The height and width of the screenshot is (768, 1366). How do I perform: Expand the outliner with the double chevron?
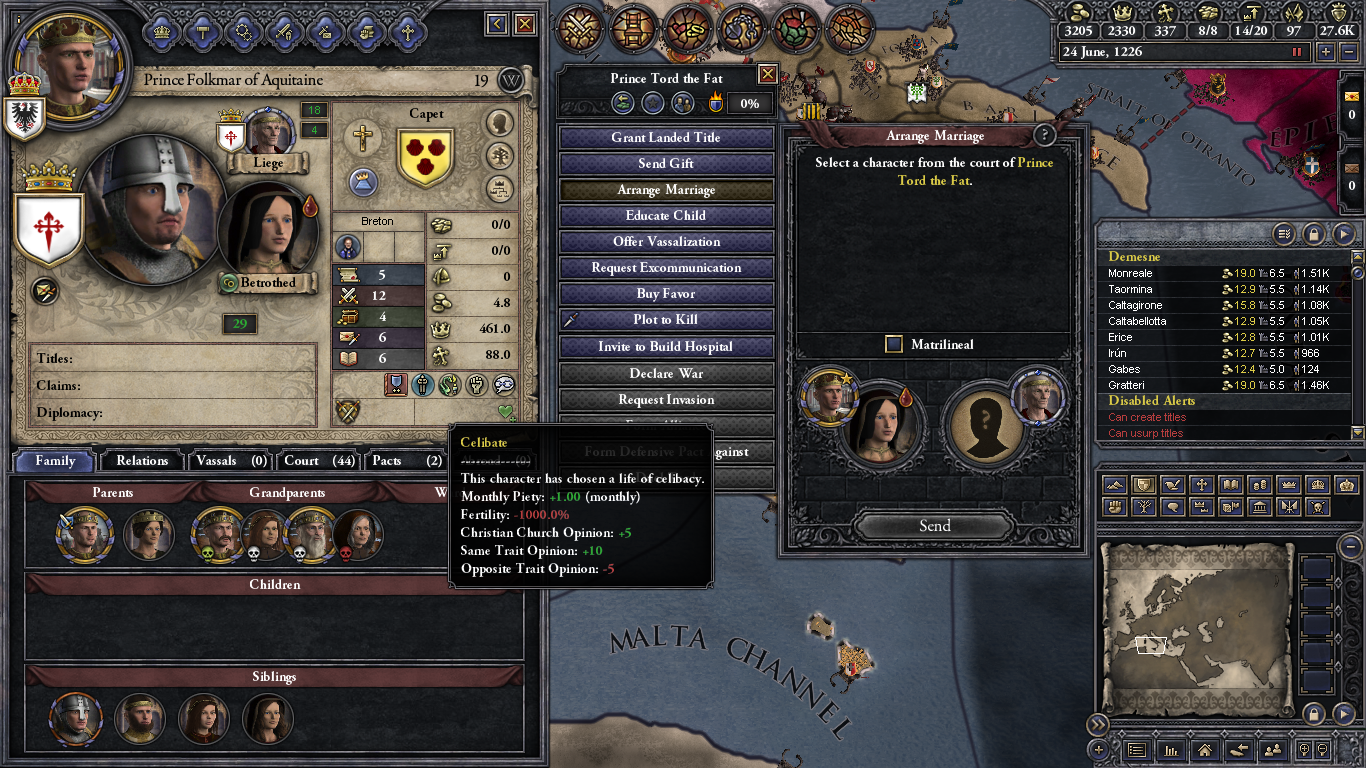pos(1099,722)
